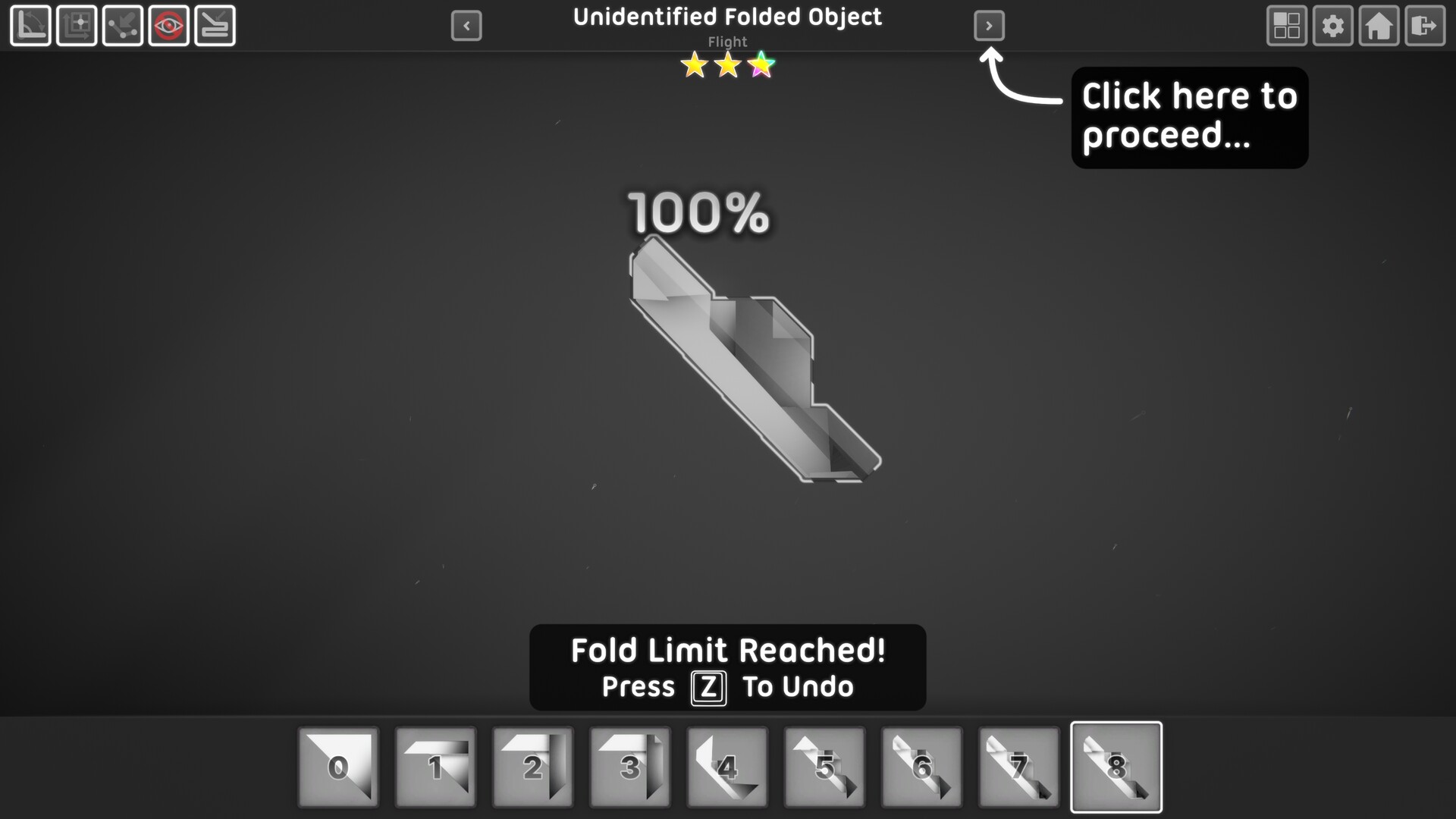
Task: Open the settings gear
Action: pos(1333,25)
